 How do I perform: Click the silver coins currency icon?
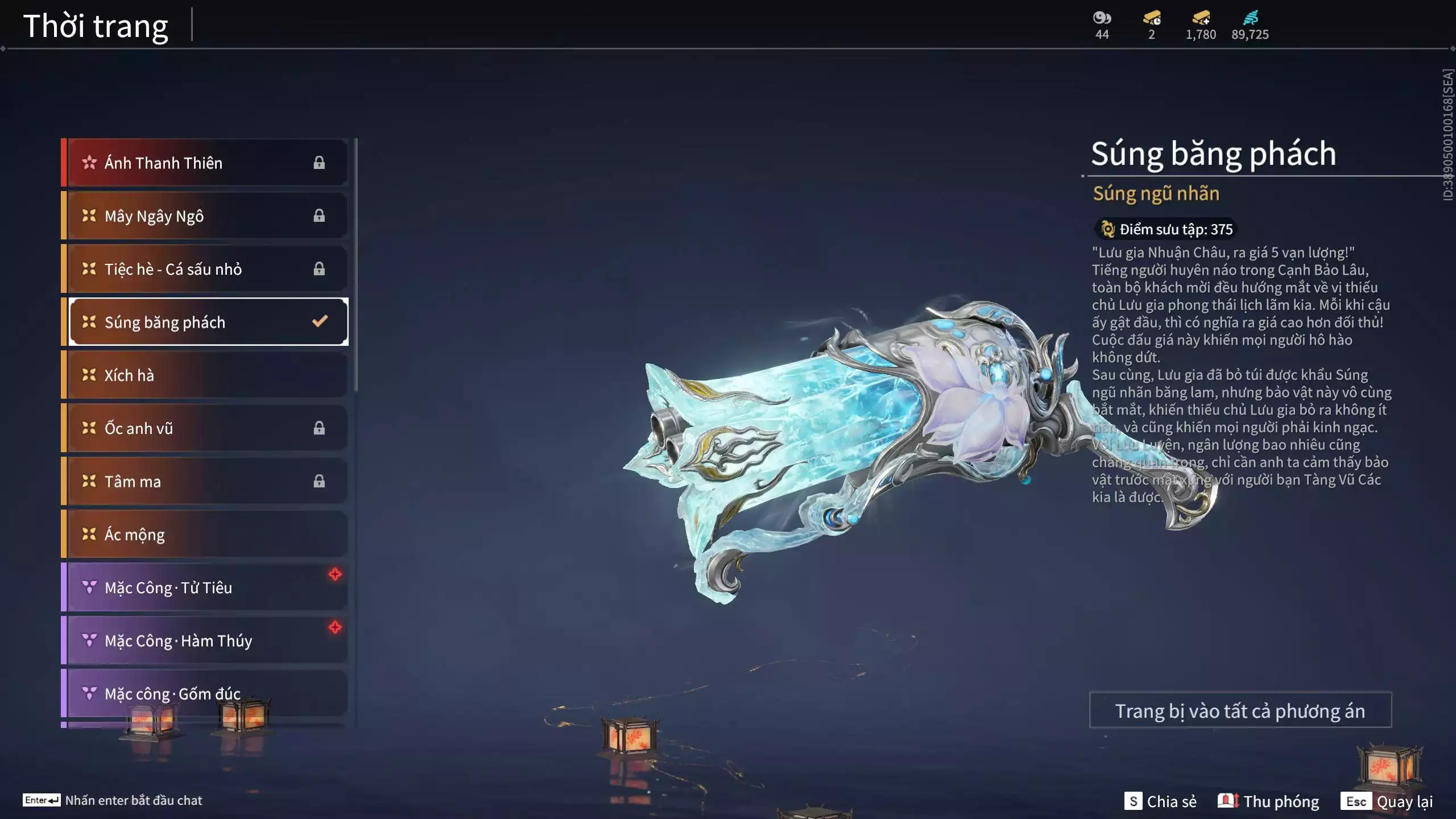pyautogui.click(x=1102, y=18)
